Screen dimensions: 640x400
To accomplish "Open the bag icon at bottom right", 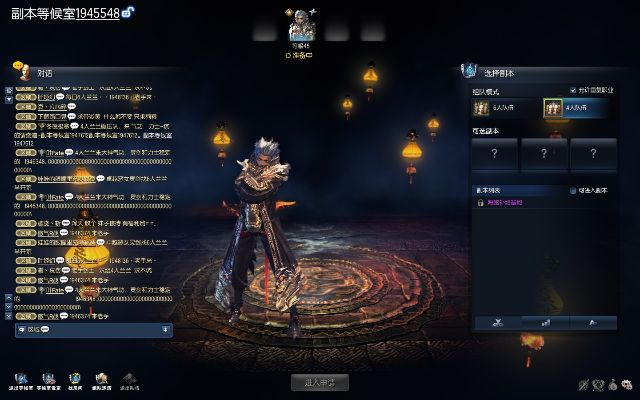I will tap(613, 385).
